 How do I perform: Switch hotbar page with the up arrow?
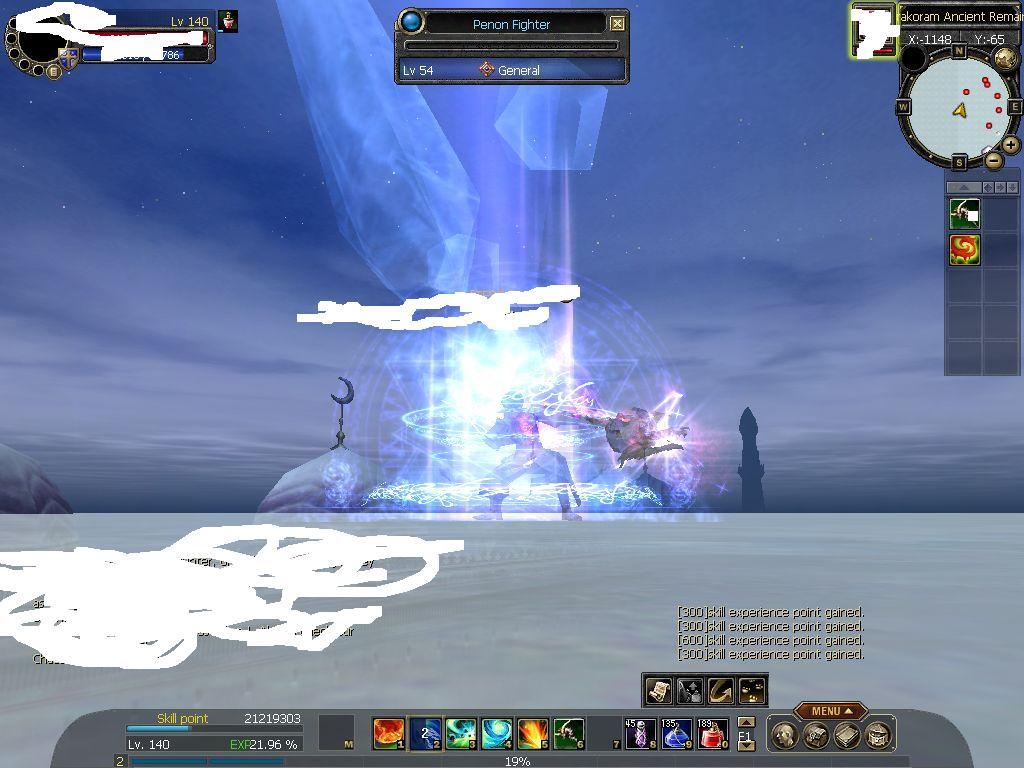[746, 723]
